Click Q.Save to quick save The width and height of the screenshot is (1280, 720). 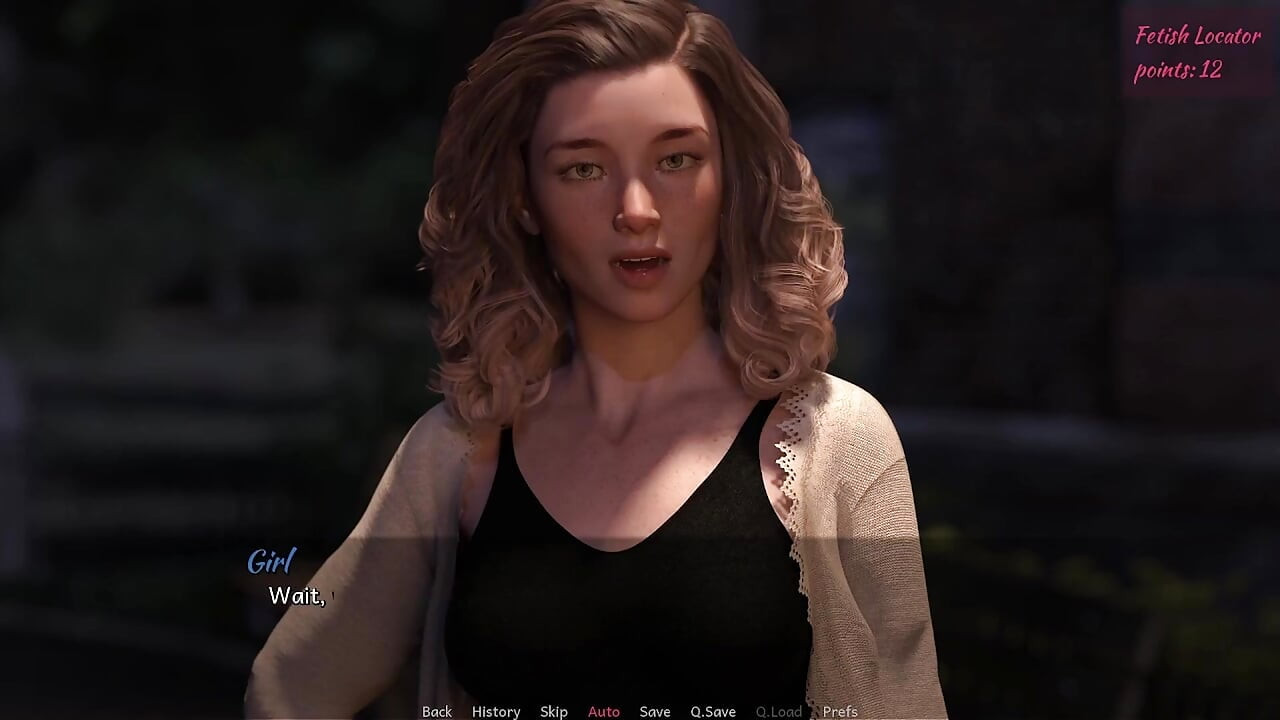(x=713, y=711)
